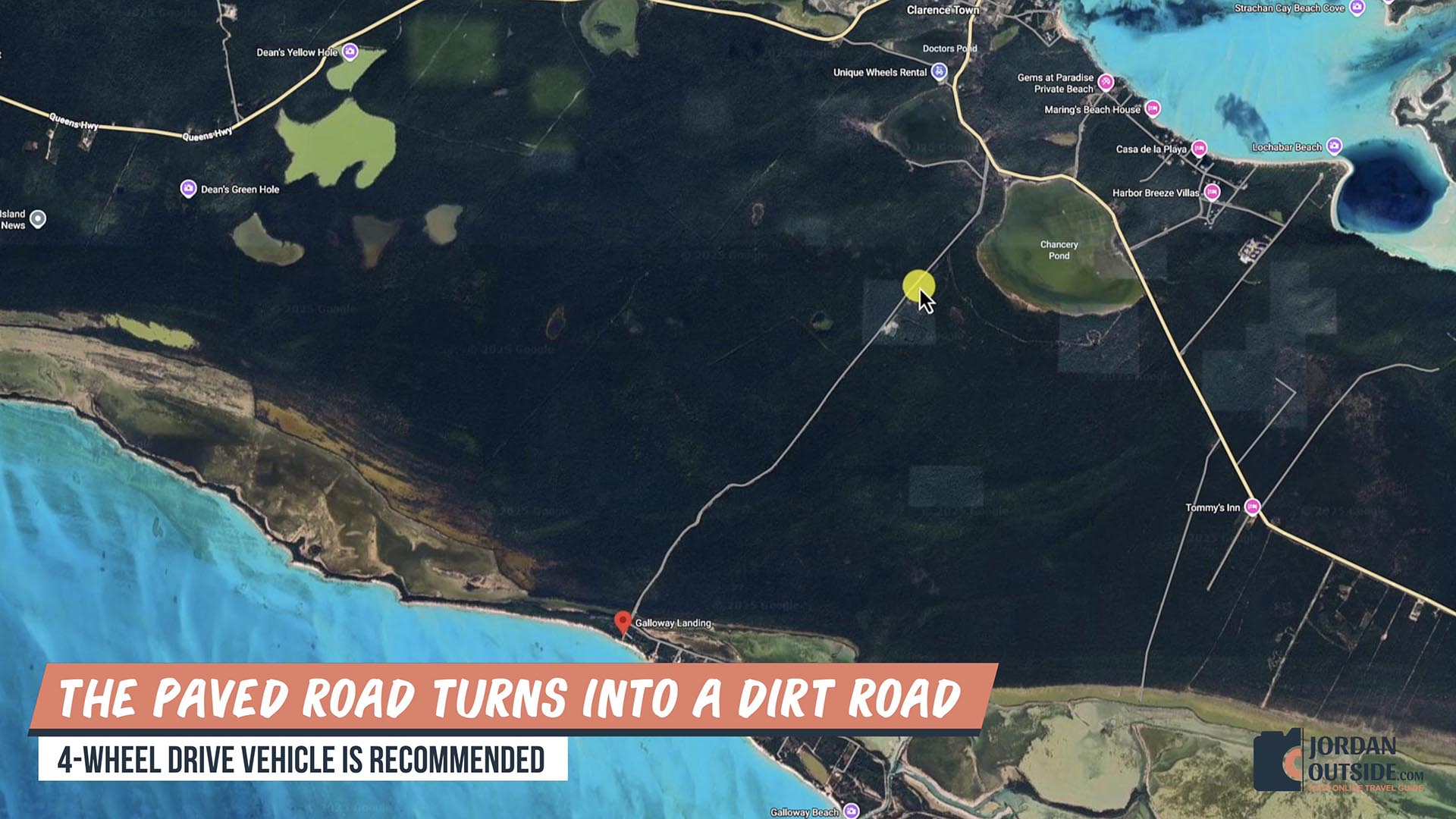Viewport: 1456px width, 819px height.
Task: Open the Galloway Beach marker
Action: 852,811
